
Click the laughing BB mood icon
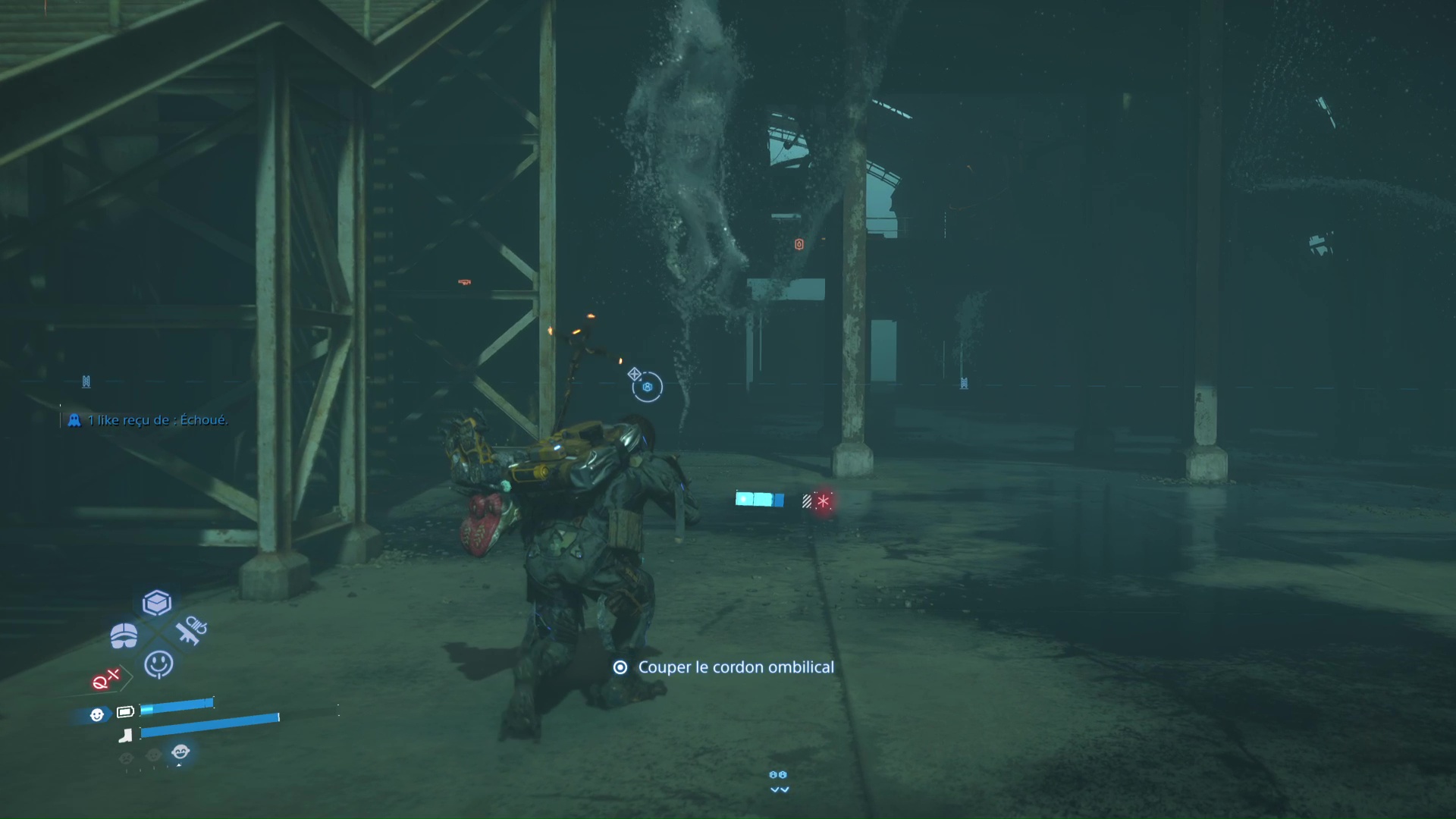(x=180, y=752)
